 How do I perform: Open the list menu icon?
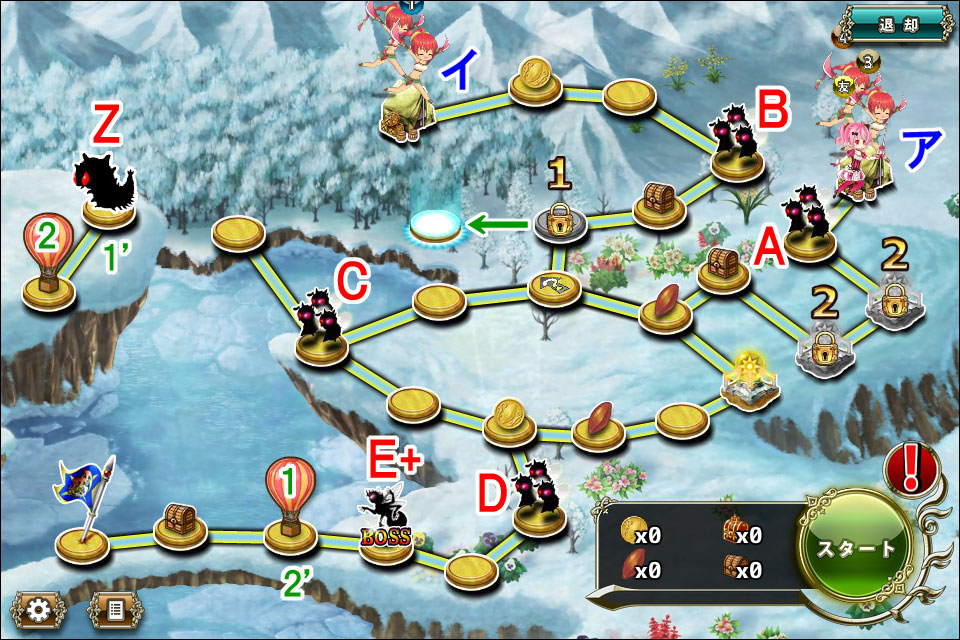tap(113, 607)
